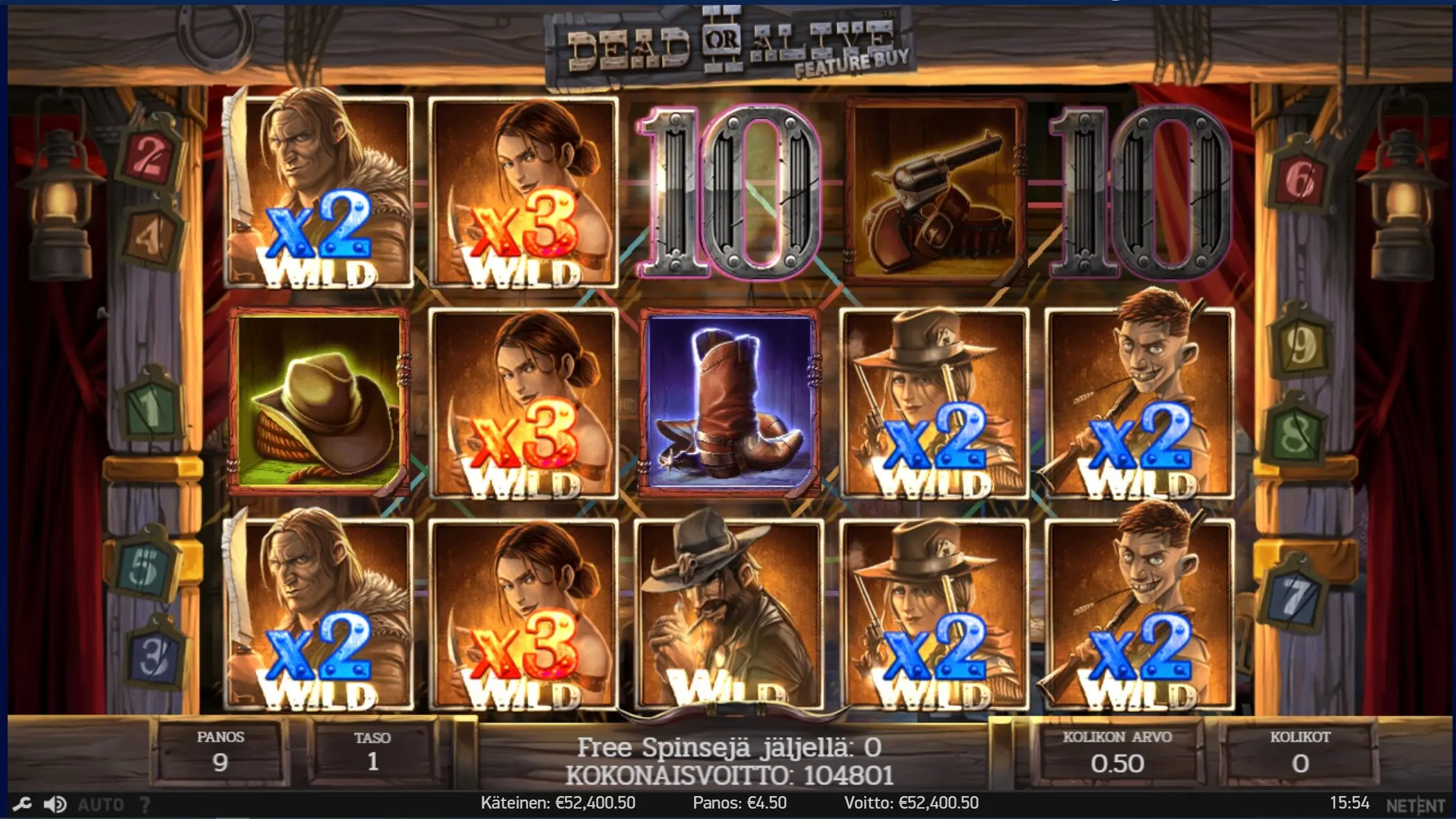Show payline 7 via its blue tag
The width and height of the screenshot is (1456, 819).
point(1294,597)
